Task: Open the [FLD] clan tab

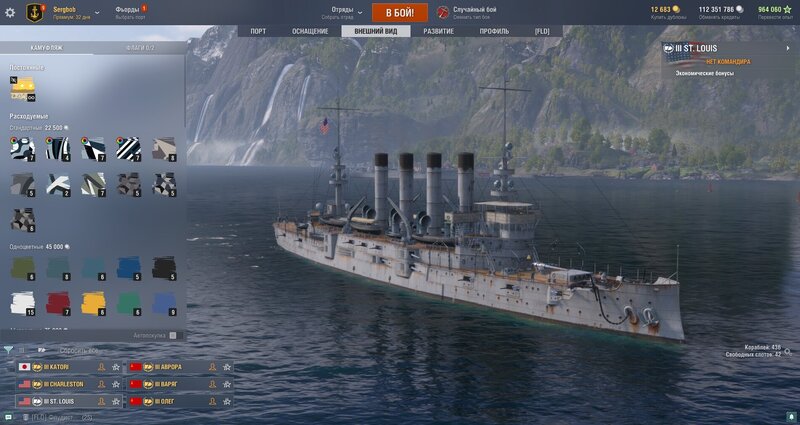Action: [x=542, y=31]
